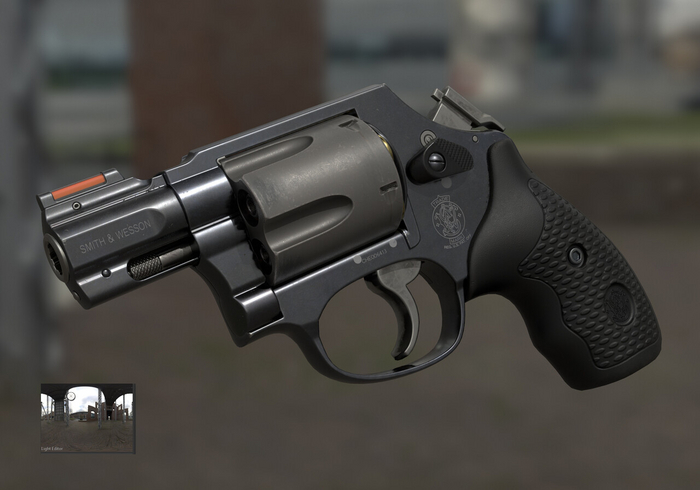Viewport: 700px width, 490px height.
Task: Select the circular light marker in Light Editor
Action: pos(71,396)
